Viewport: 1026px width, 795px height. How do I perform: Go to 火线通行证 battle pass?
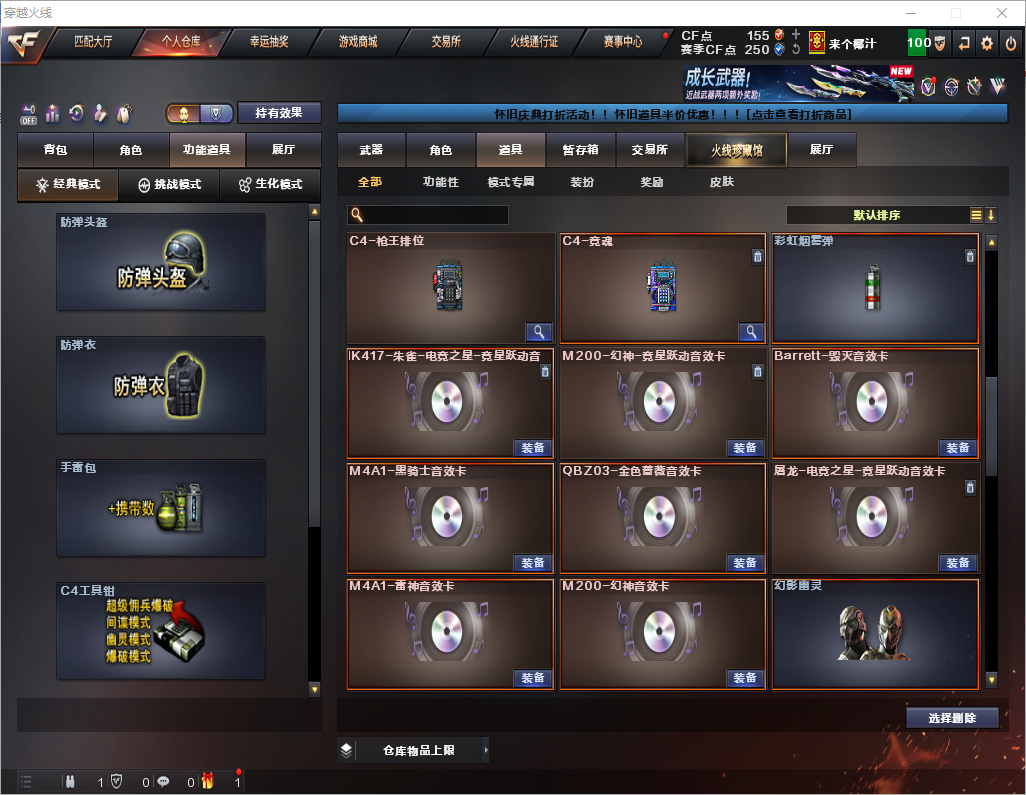[534, 42]
